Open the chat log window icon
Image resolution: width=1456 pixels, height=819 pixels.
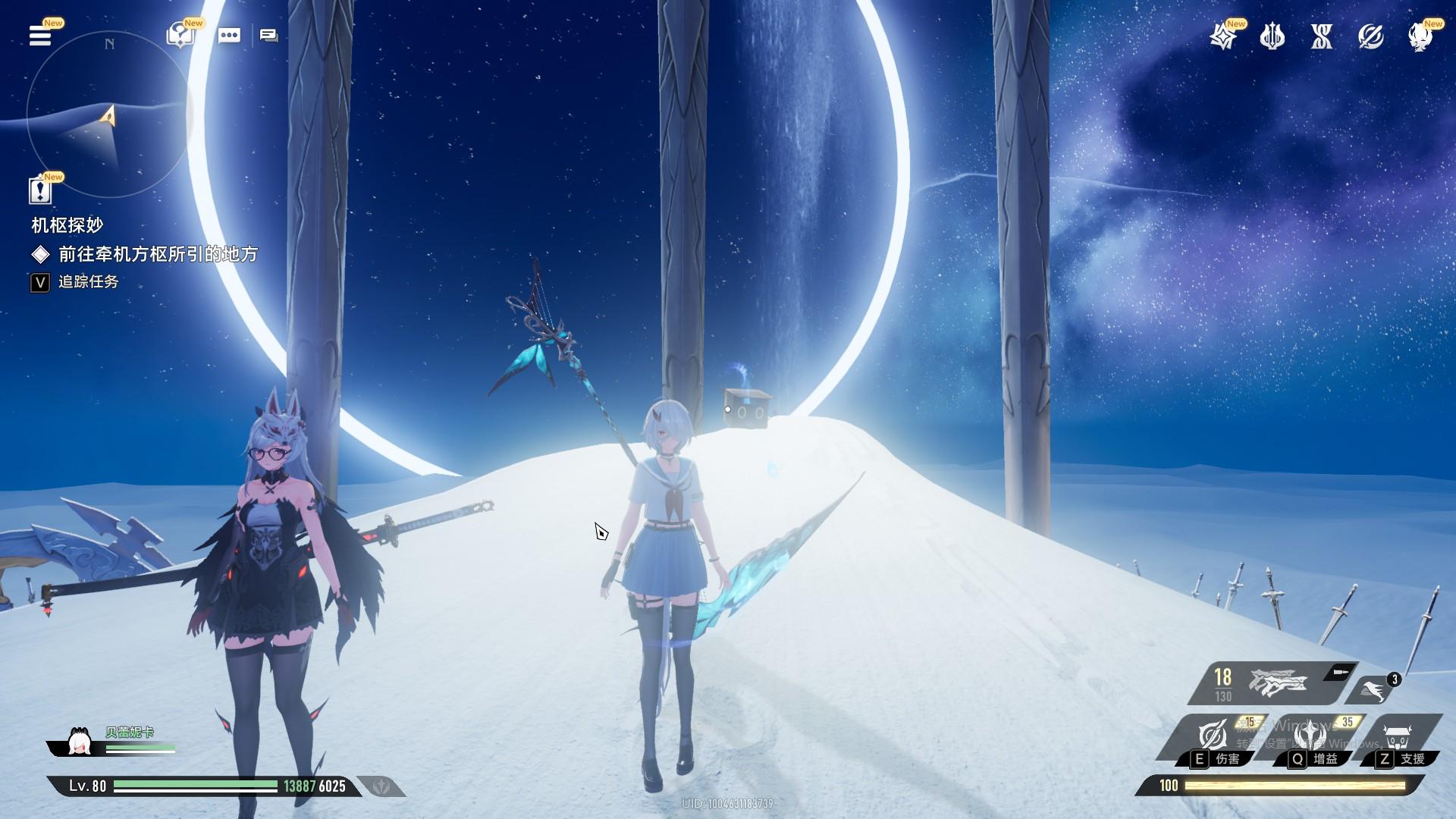point(268,36)
